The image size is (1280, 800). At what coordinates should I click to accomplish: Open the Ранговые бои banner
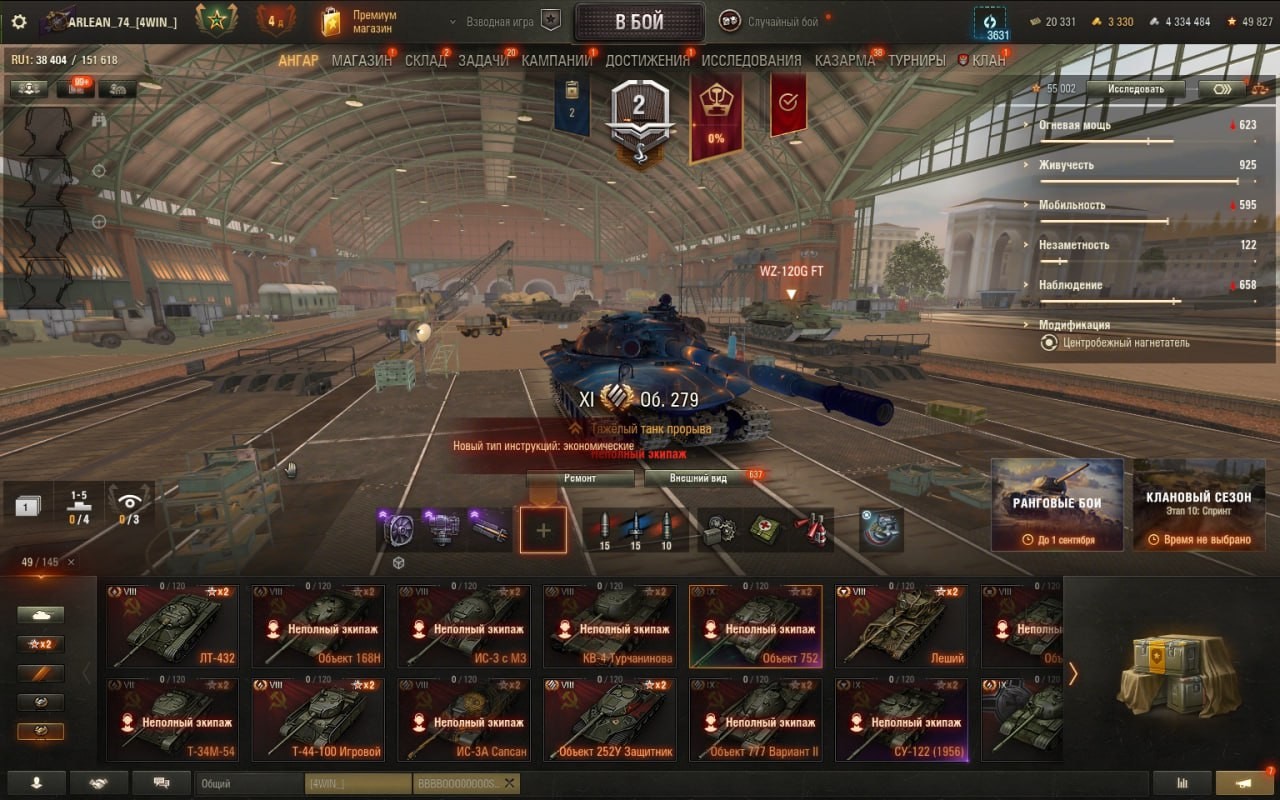[1057, 505]
